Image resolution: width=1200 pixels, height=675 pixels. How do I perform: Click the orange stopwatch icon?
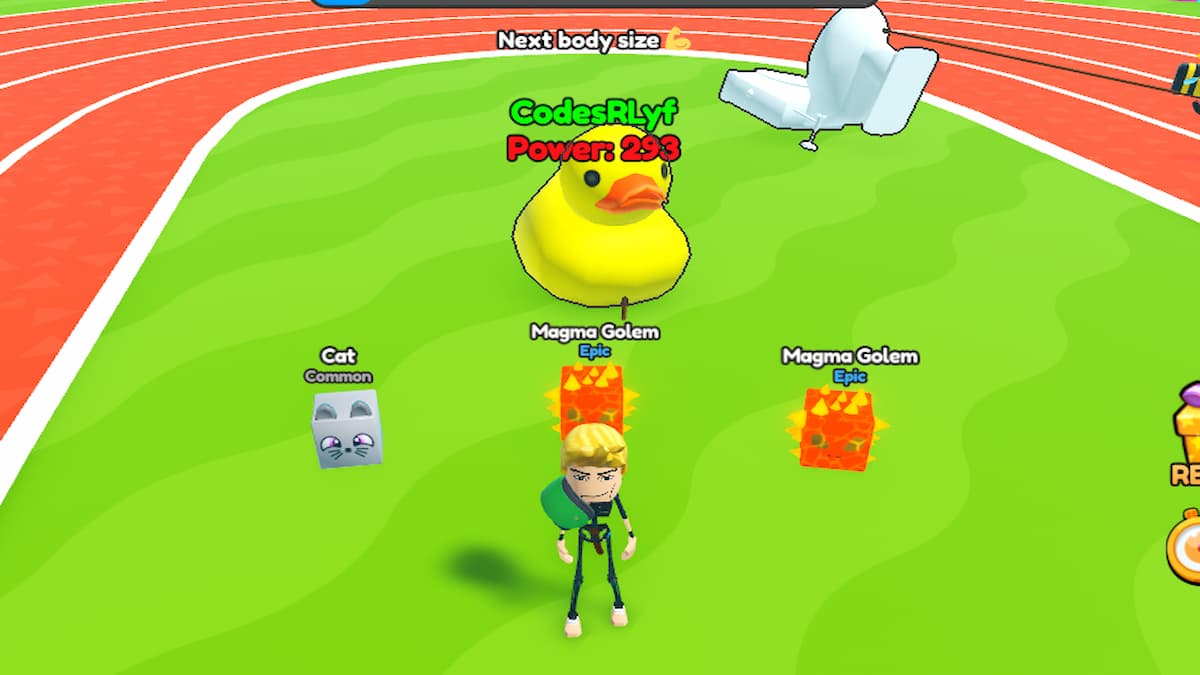pyautogui.click(x=1187, y=549)
